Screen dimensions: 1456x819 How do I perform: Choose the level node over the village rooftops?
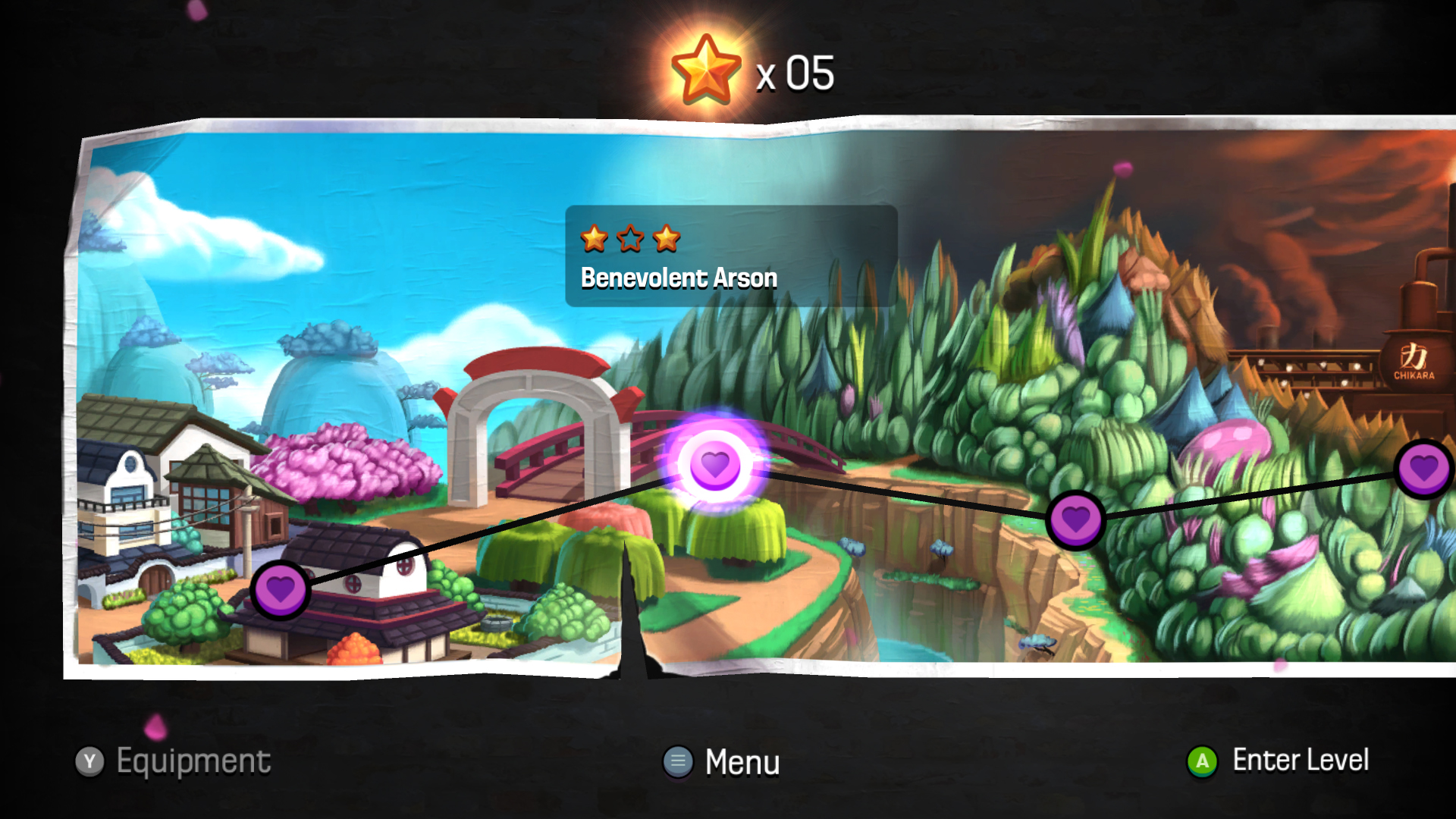click(280, 590)
